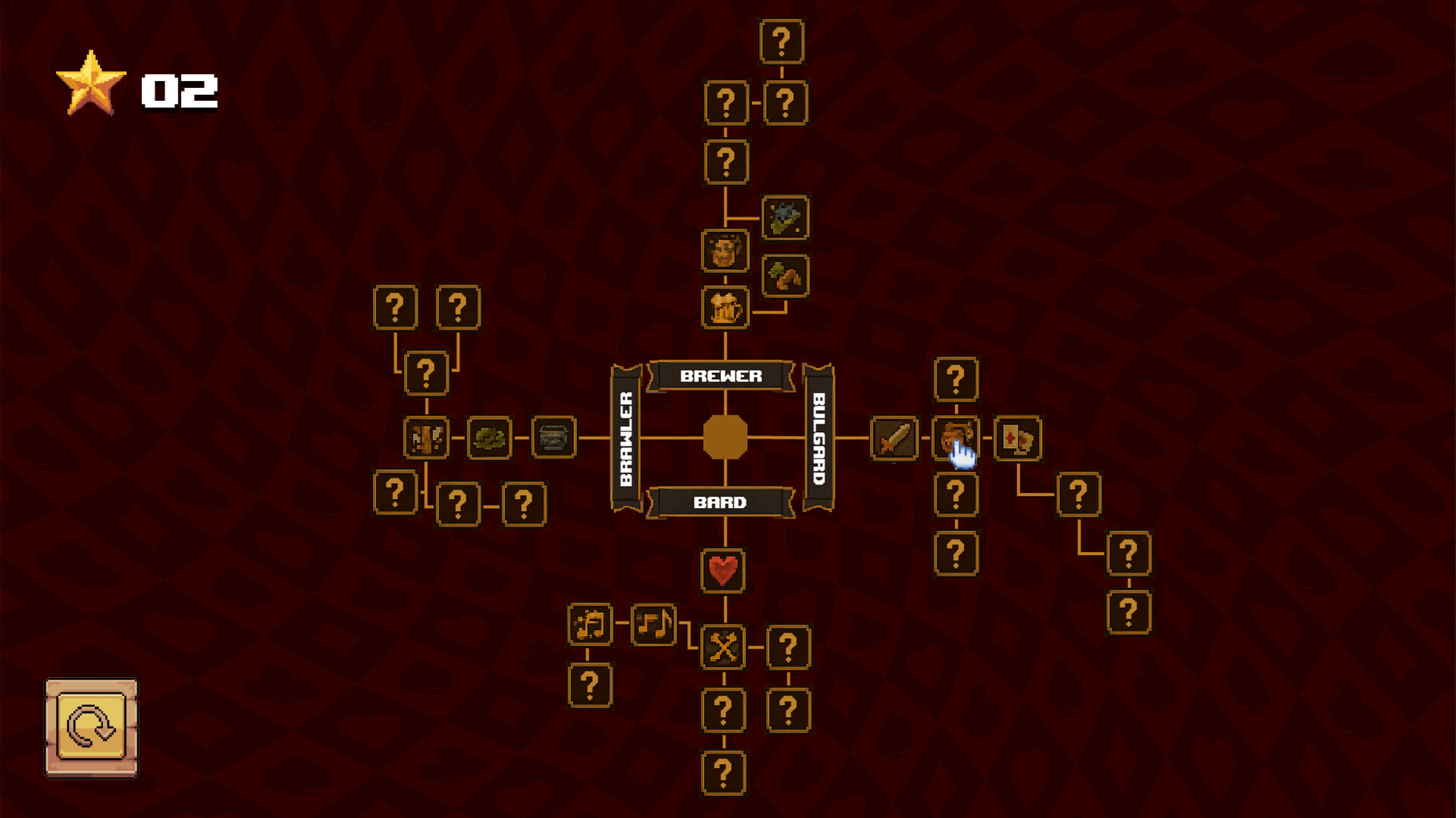
Task: Open the Brewer branch banner
Action: 722,375
